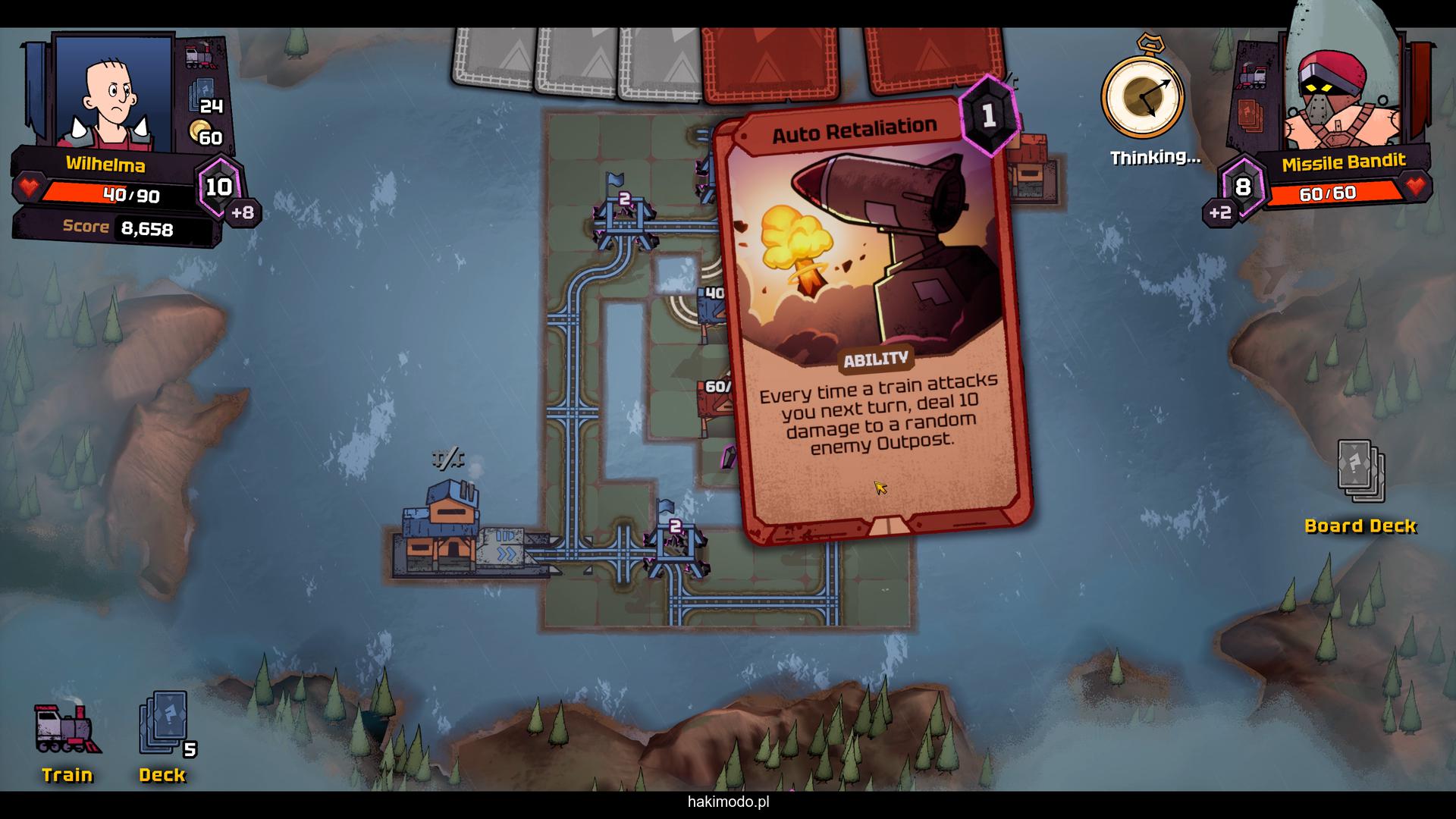Open the player Deck pile
The image size is (1456, 819).
[164, 724]
